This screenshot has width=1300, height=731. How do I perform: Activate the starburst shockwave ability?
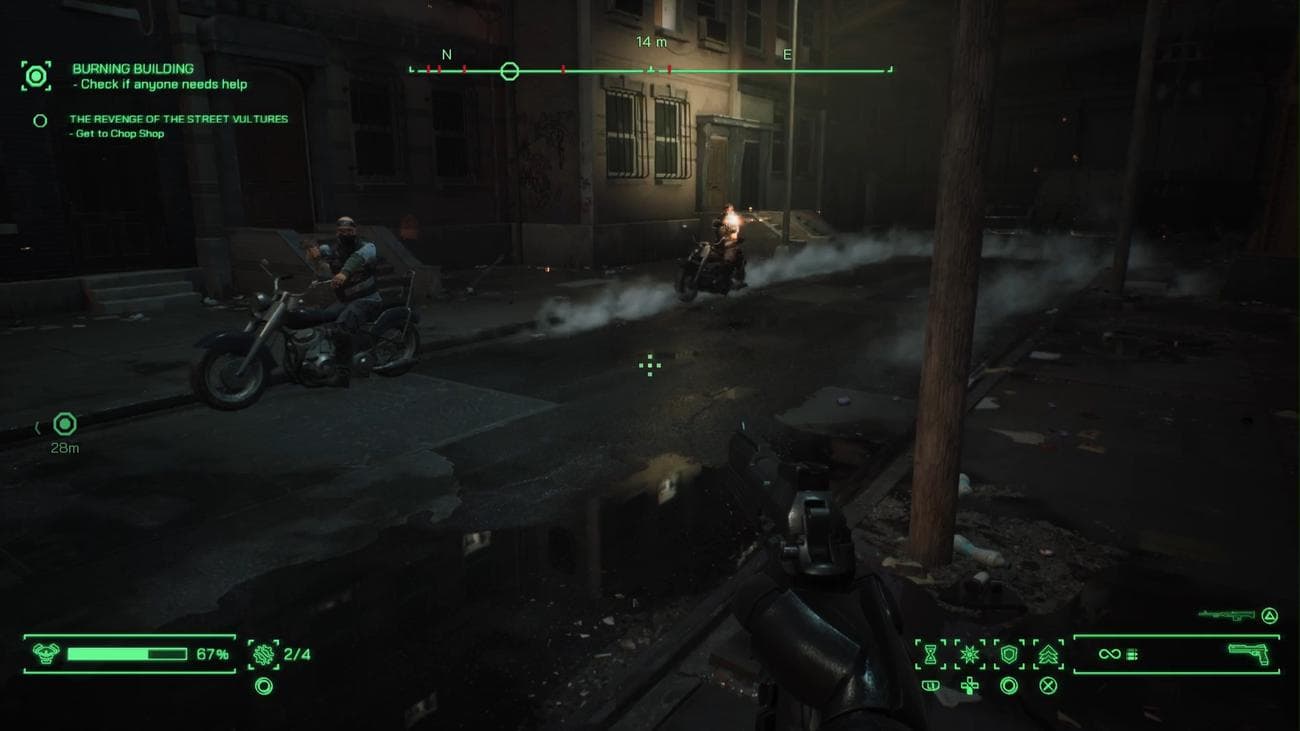click(x=969, y=654)
